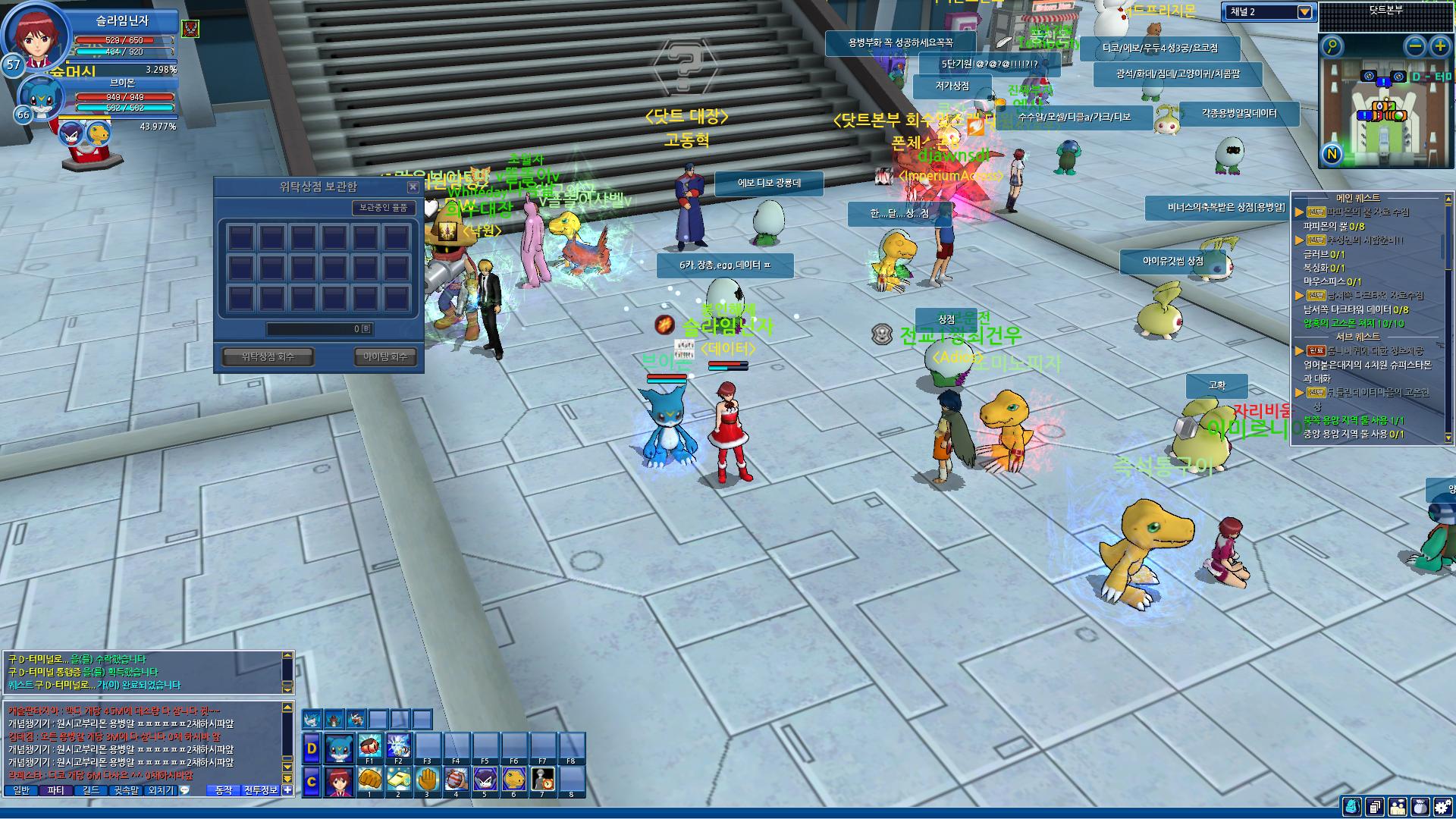Viewport: 1456px width, 819px height.
Task: Choose the 귓속말 whisper chat tab
Action: click(x=126, y=790)
